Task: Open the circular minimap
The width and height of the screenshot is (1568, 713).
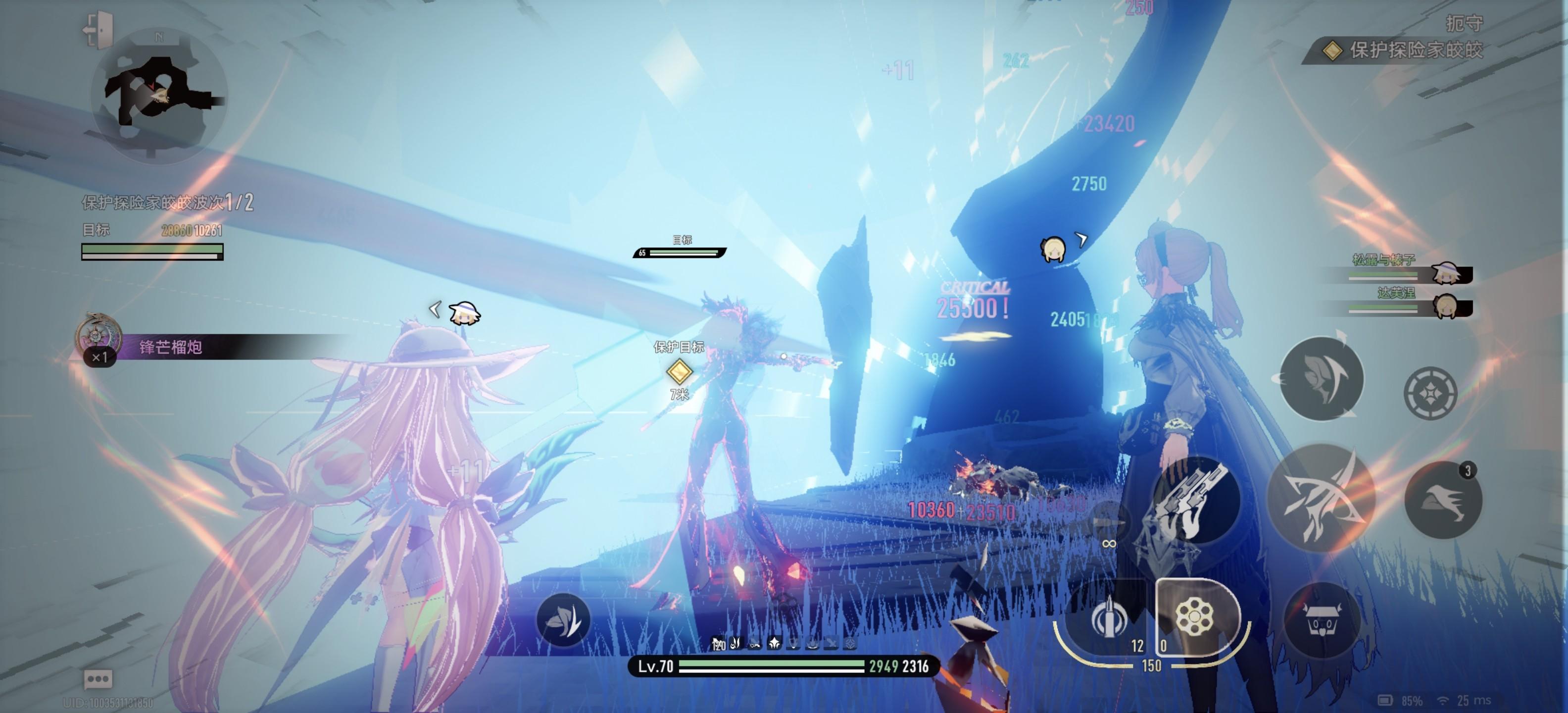Action: pos(159,98)
